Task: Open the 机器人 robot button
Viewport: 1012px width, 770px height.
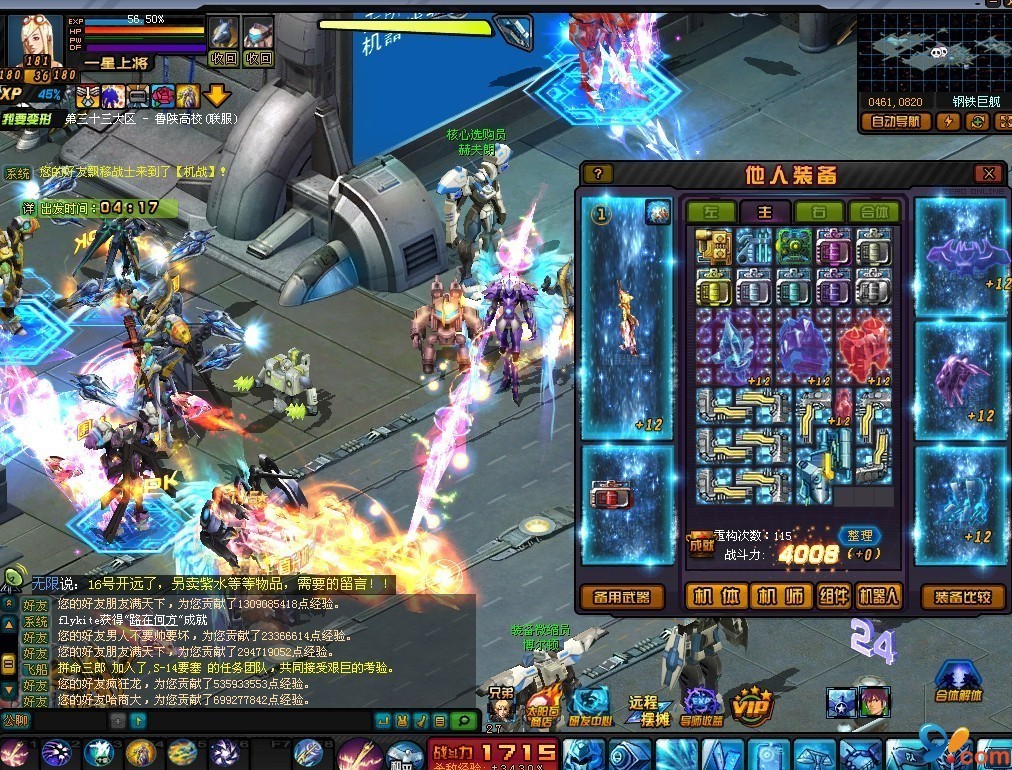Action: [x=879, y=597]
